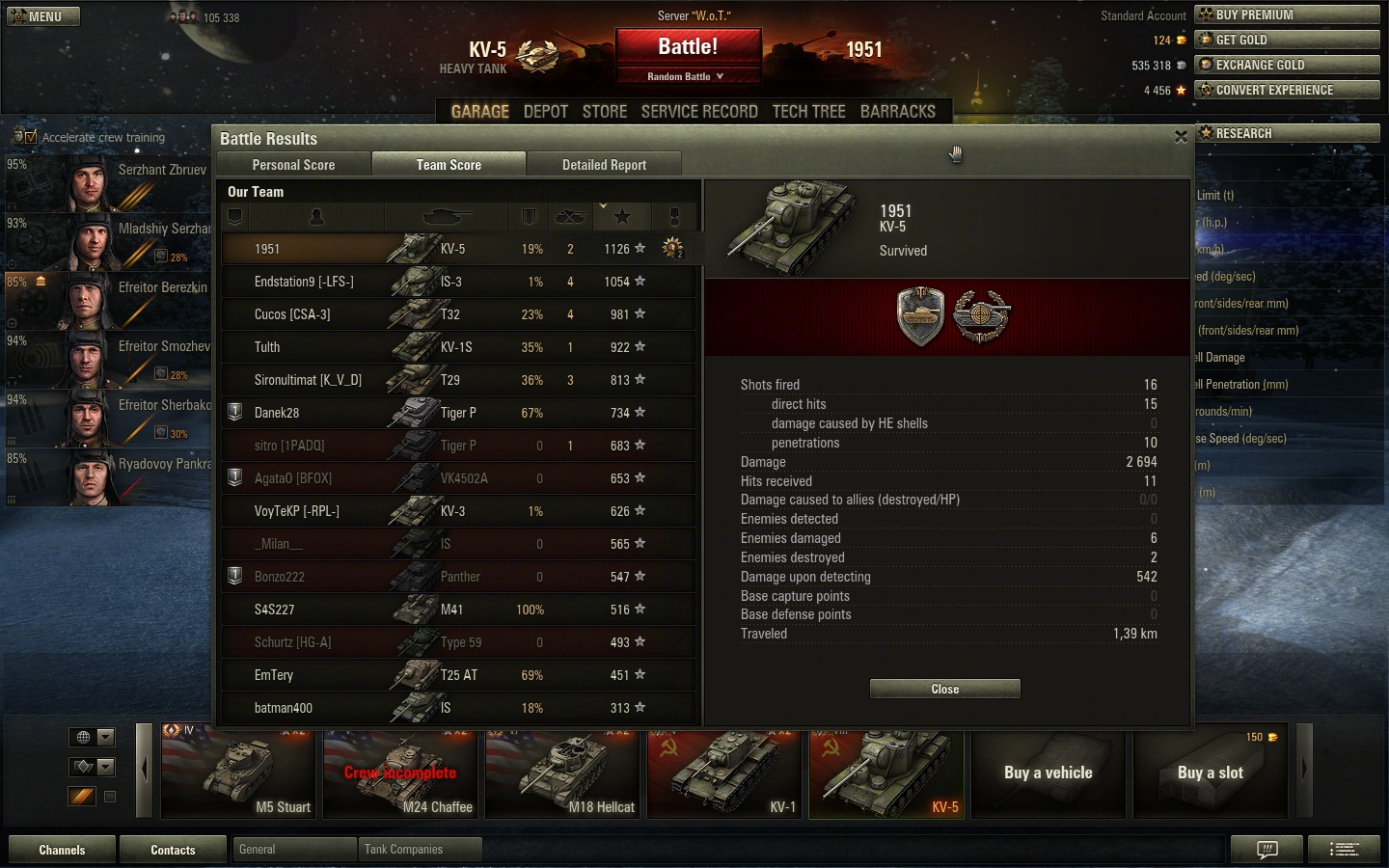Viewport: 1389px width, 868px height.
Task: Open the Channels chat button
Action: (62, 850)
